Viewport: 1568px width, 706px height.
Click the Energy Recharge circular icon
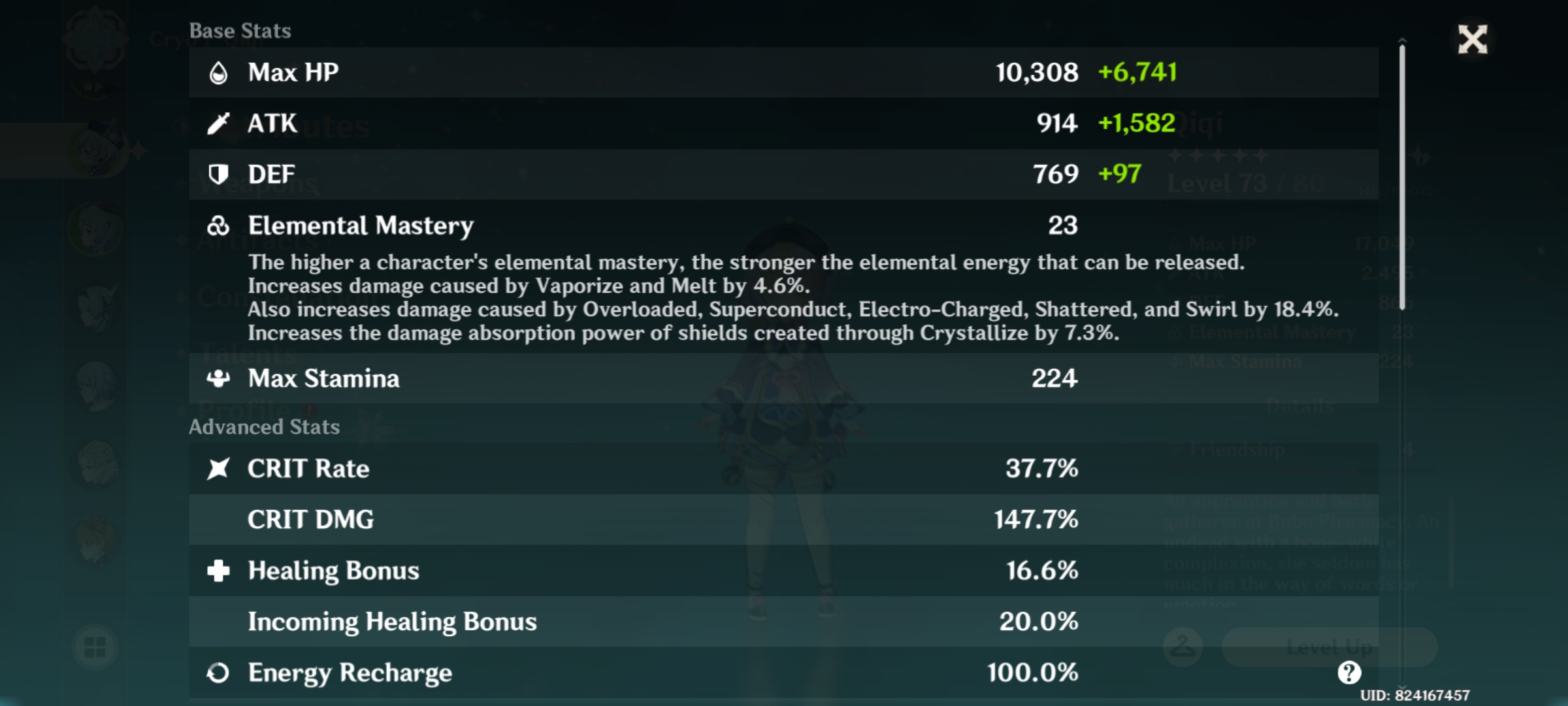pyautogui.click(x=220, y=672)
